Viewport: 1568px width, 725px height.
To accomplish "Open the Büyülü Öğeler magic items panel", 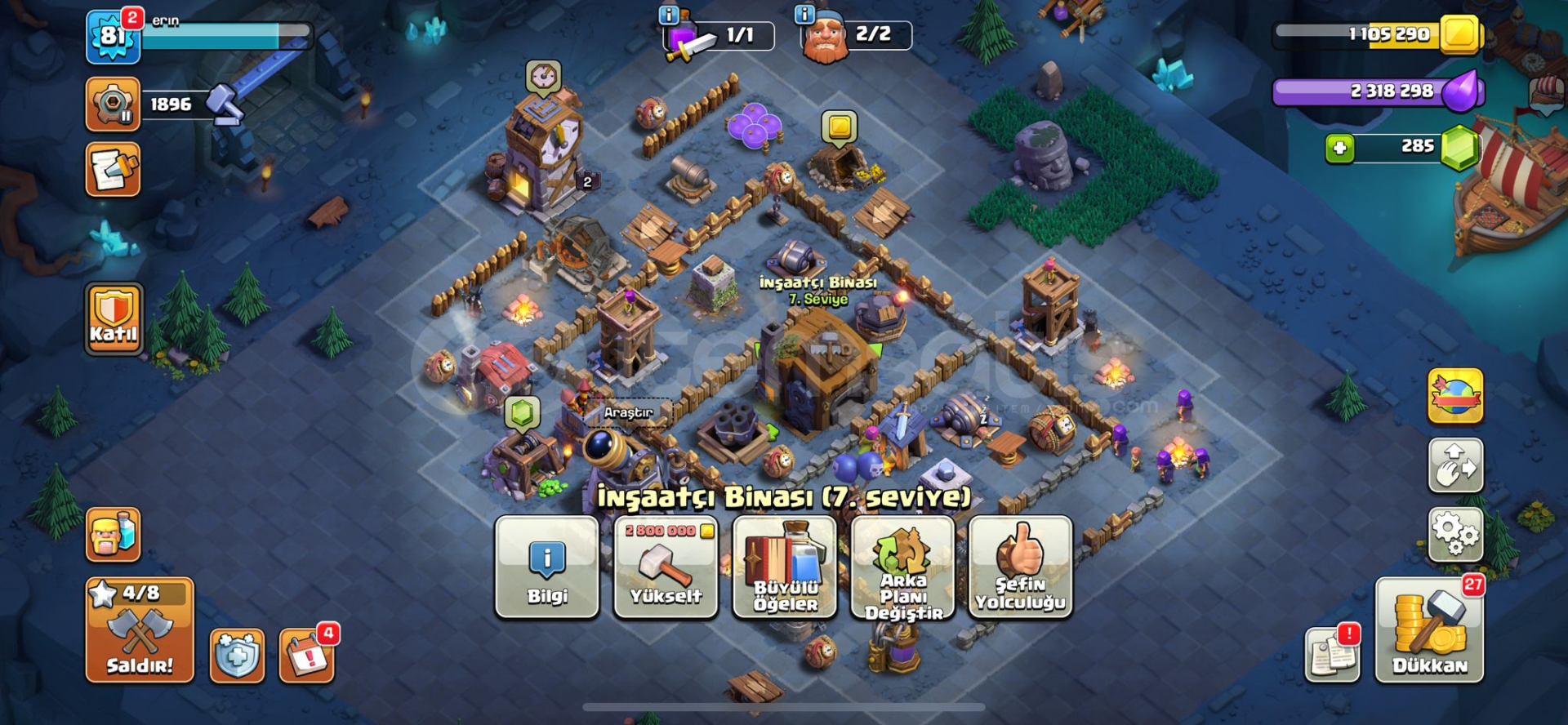I will click(784, 567).
